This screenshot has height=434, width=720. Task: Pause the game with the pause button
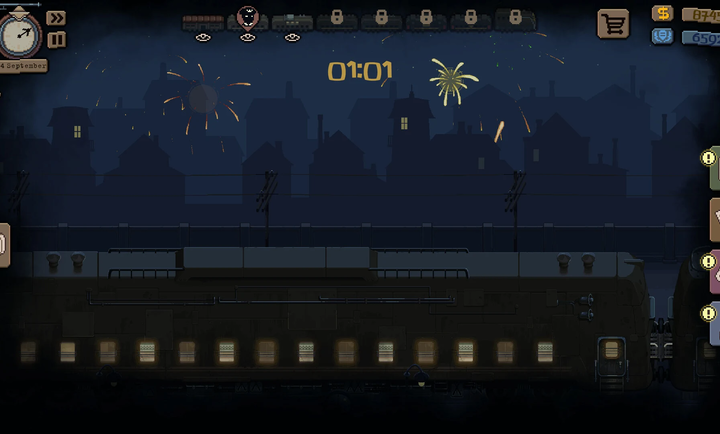[x=56, y=39]
